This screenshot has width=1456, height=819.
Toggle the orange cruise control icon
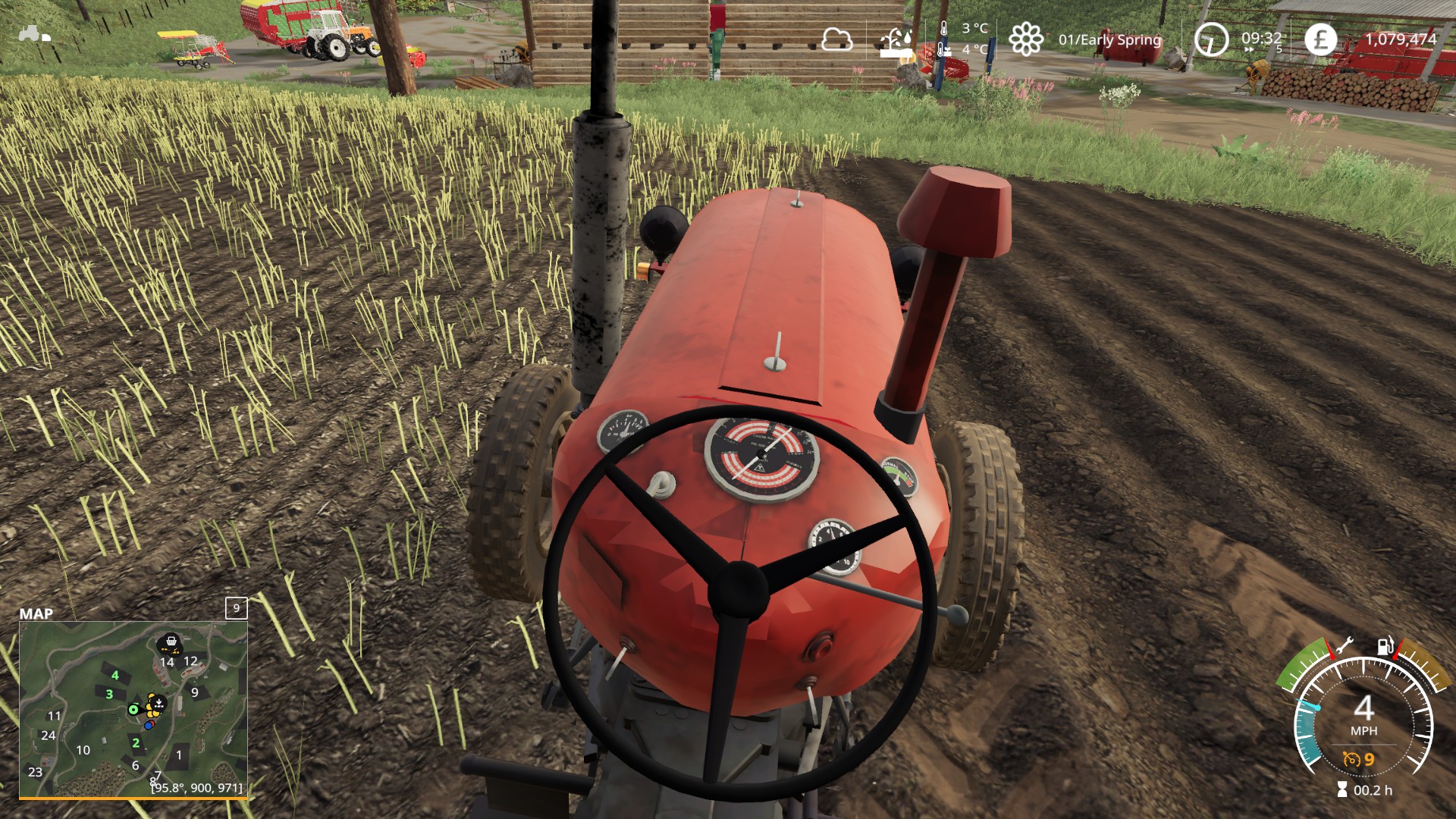(x=1351, y=759)
